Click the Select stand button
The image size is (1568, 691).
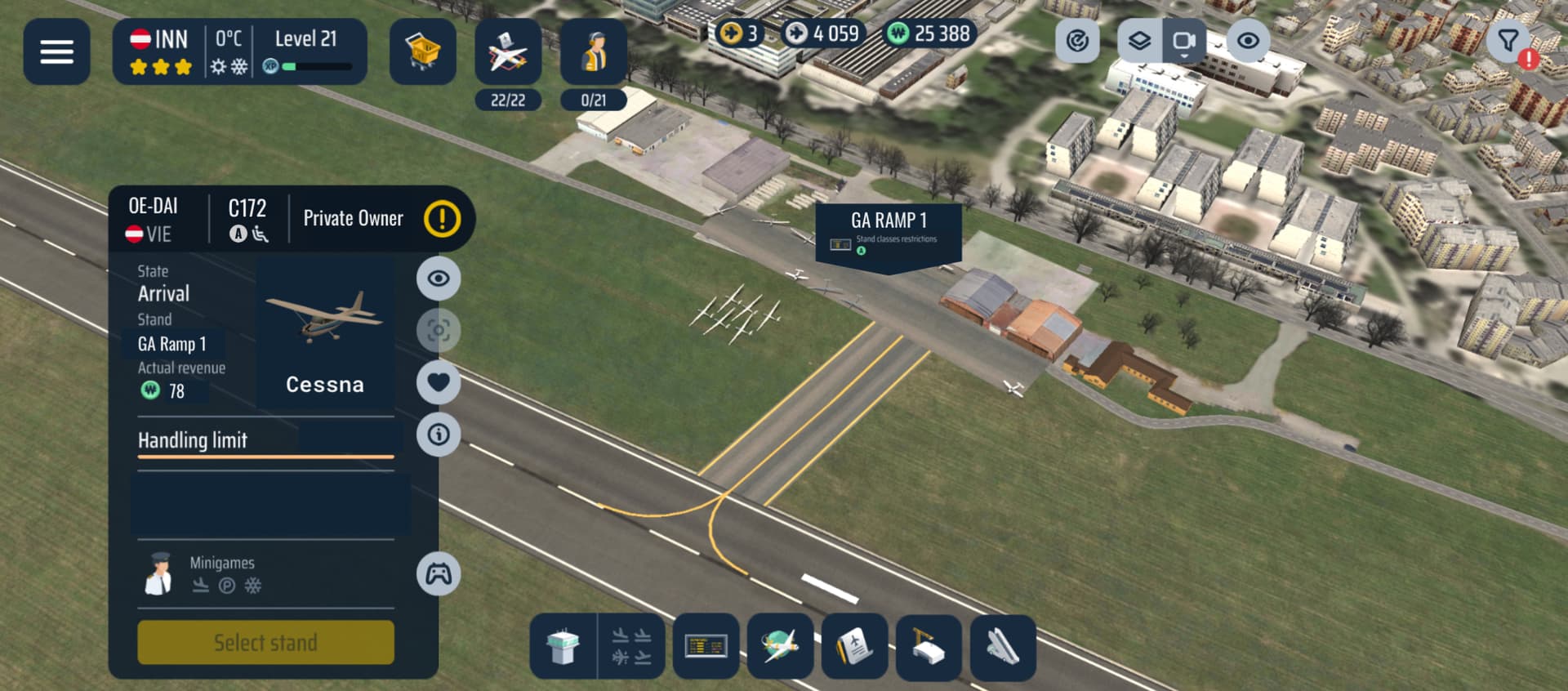[x=265, y=643]
